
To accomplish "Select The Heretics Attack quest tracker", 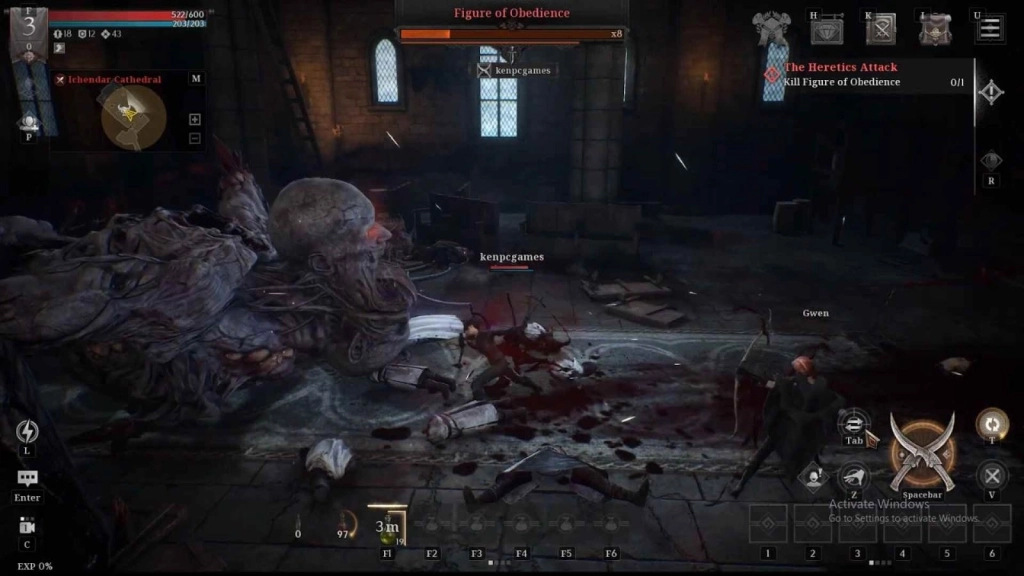I will 841,67.
